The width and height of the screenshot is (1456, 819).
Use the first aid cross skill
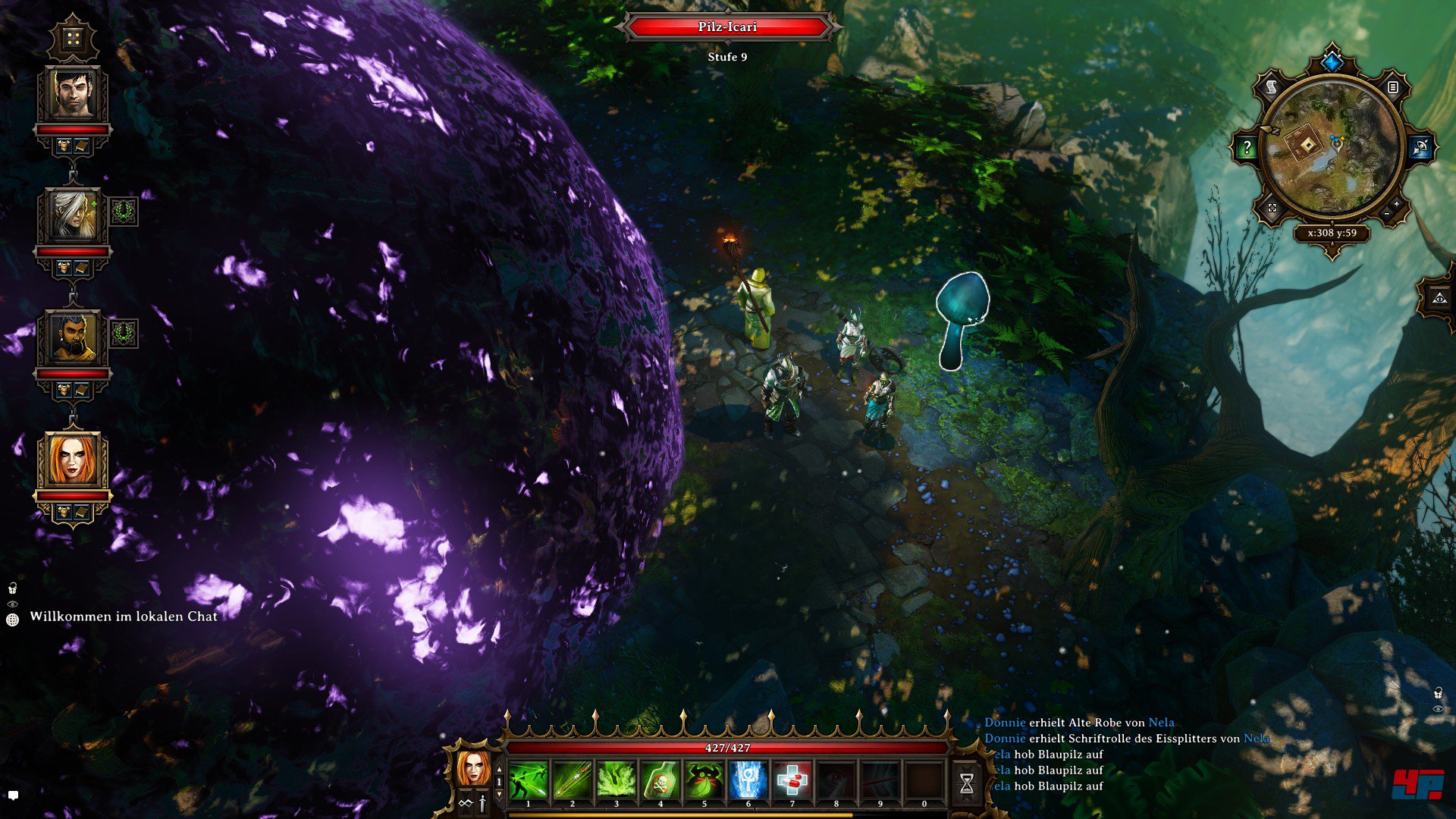tap(792, 780)
